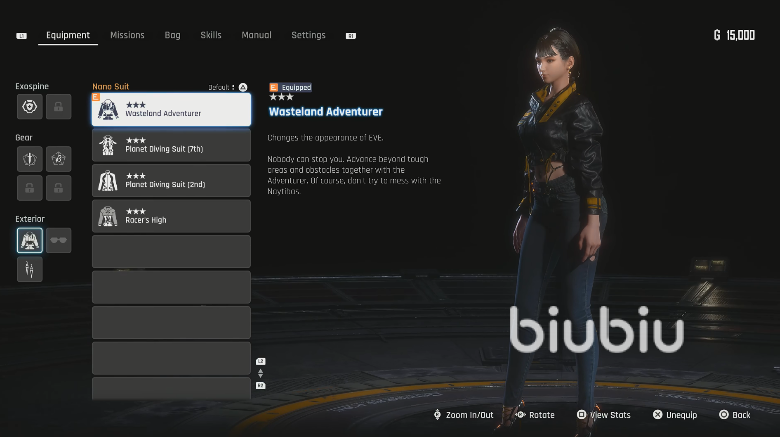Switch to the Missions tab
780x437 pixels.
coord(127,35)
